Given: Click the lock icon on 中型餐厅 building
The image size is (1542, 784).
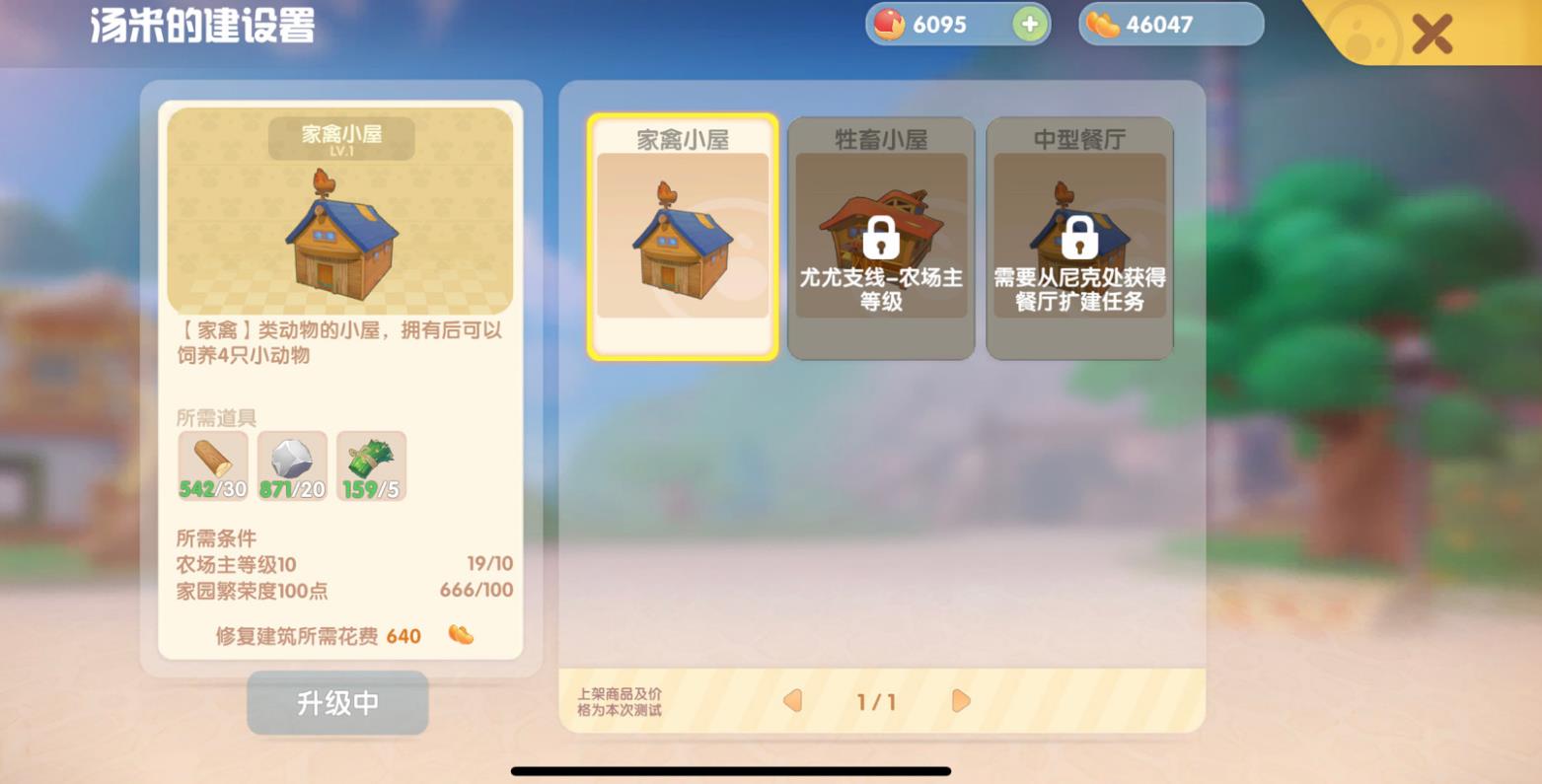Looking at the screenshot, I should [1079, 239].
